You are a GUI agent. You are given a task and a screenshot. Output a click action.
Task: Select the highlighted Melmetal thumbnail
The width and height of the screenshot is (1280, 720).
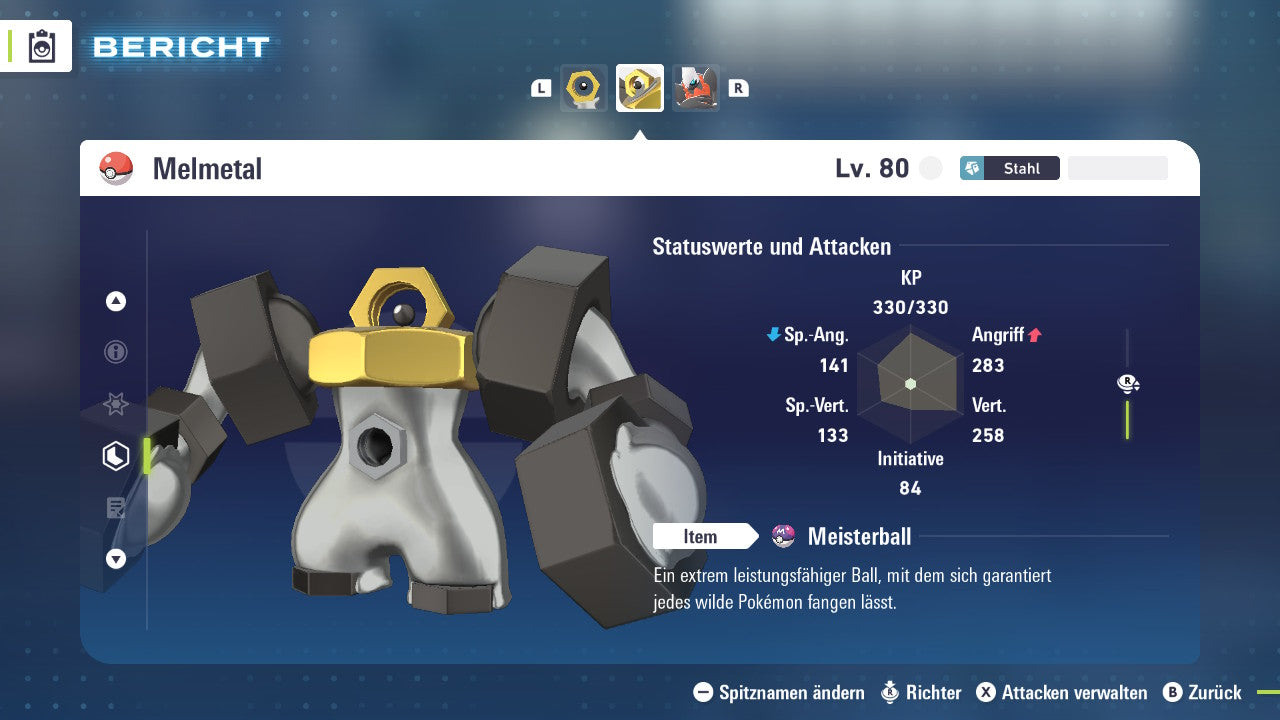pos(639,87)
